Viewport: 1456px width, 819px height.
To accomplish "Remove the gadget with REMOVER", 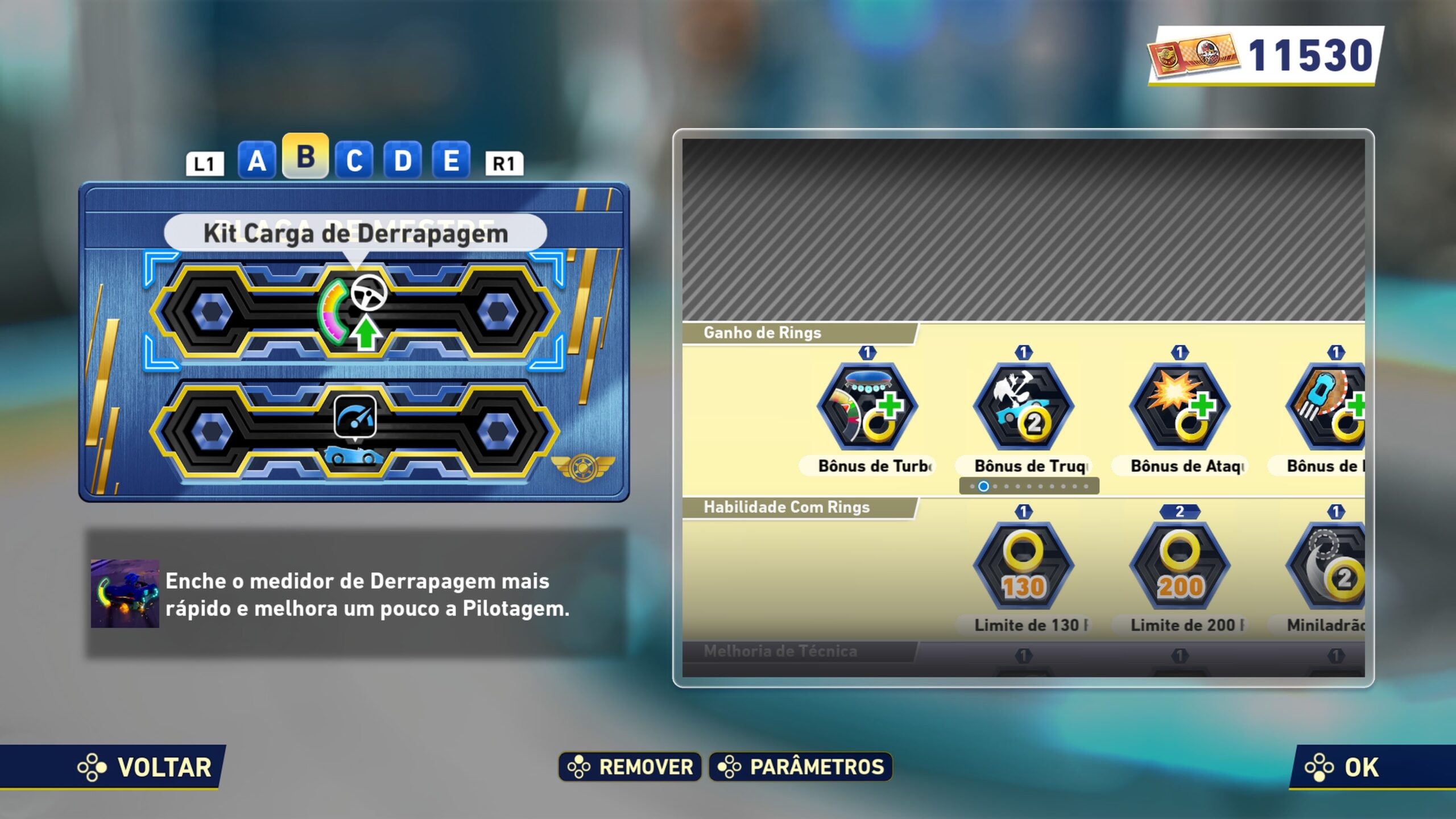I will [630, 767].
